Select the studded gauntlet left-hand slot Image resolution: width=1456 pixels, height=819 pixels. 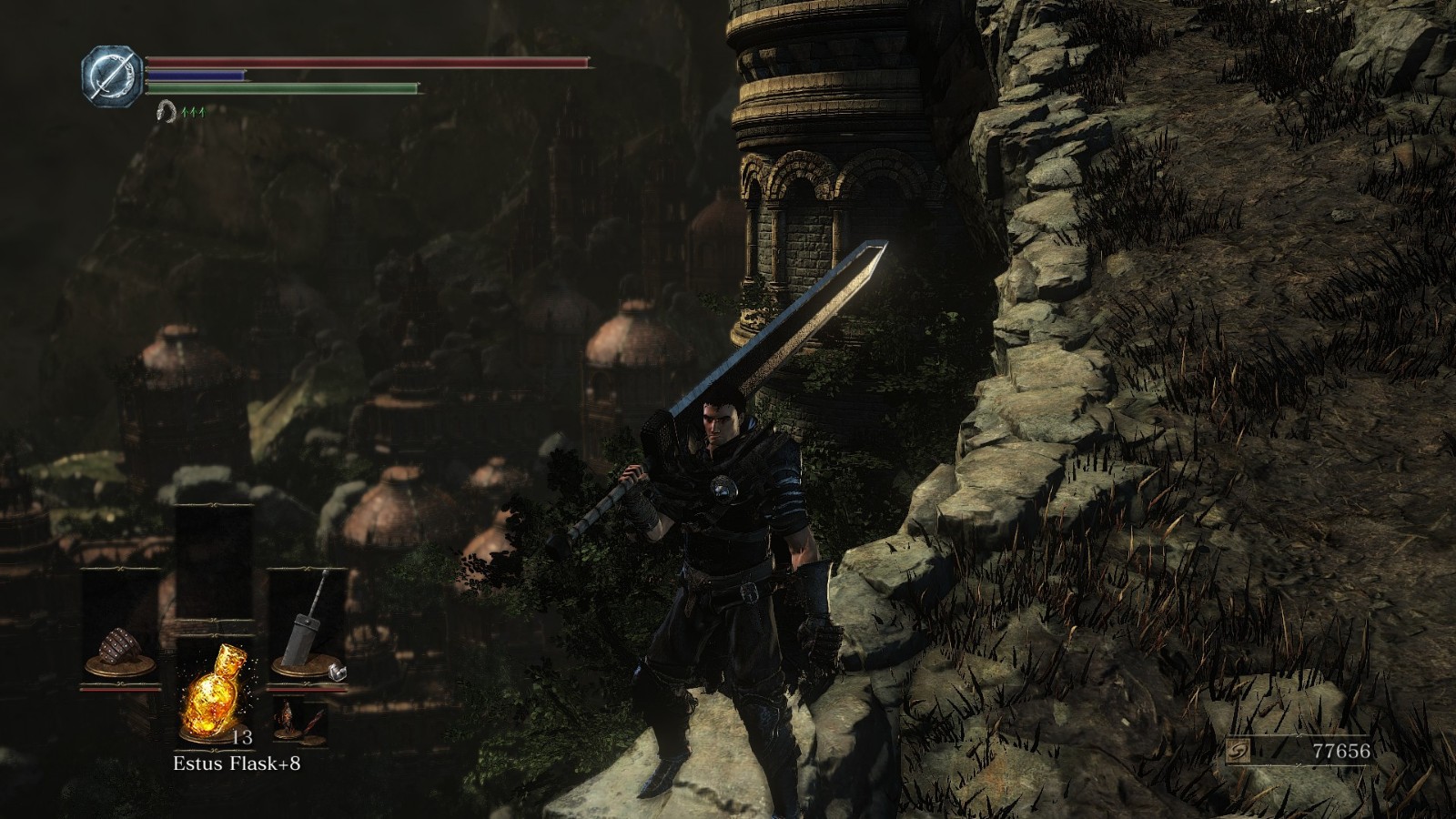point(120,648)
